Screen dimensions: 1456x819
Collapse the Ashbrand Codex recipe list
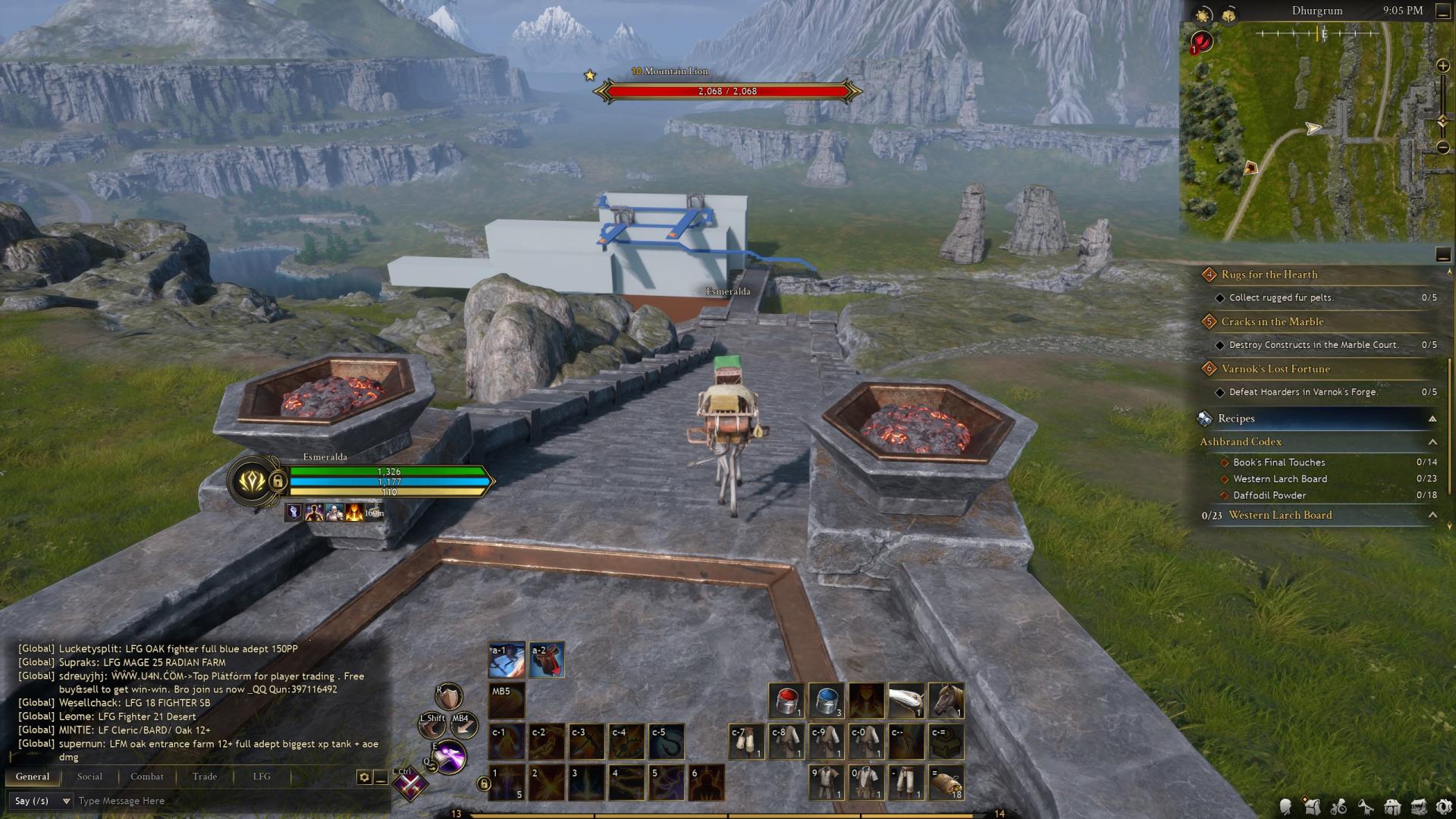pyautogui.click(x=1432, y=442)
